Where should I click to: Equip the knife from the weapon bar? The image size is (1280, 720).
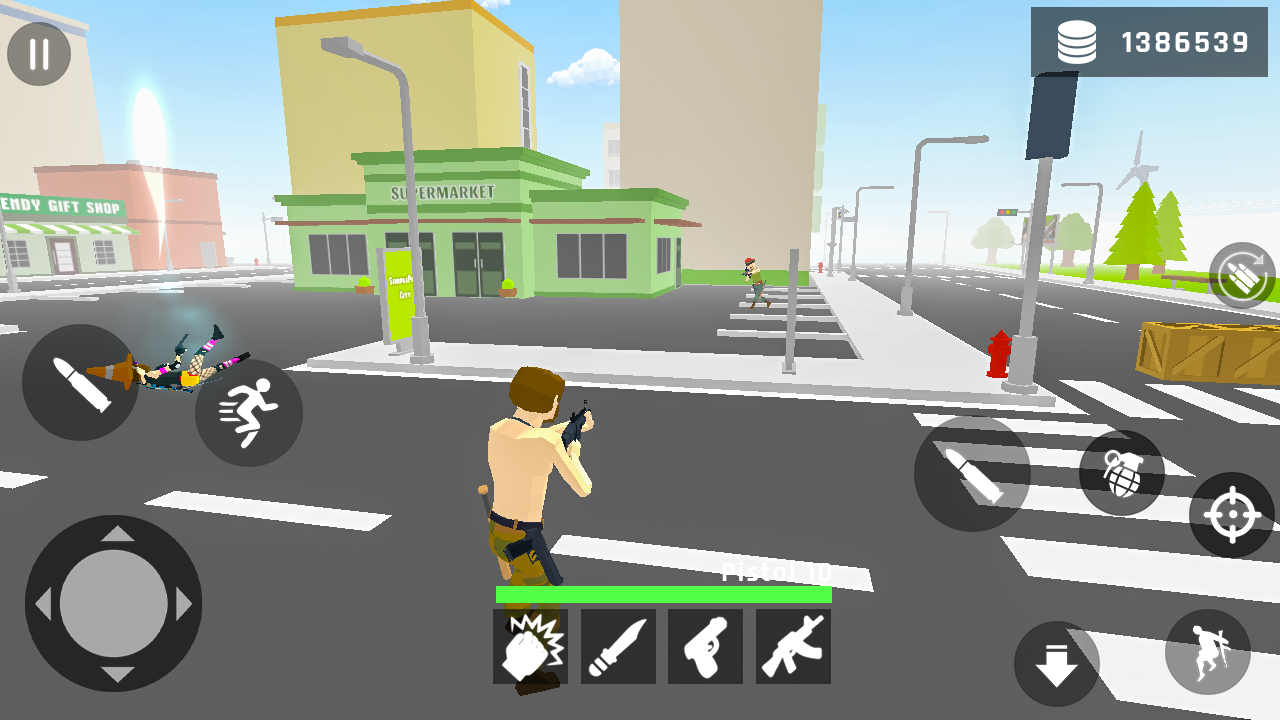618,646
